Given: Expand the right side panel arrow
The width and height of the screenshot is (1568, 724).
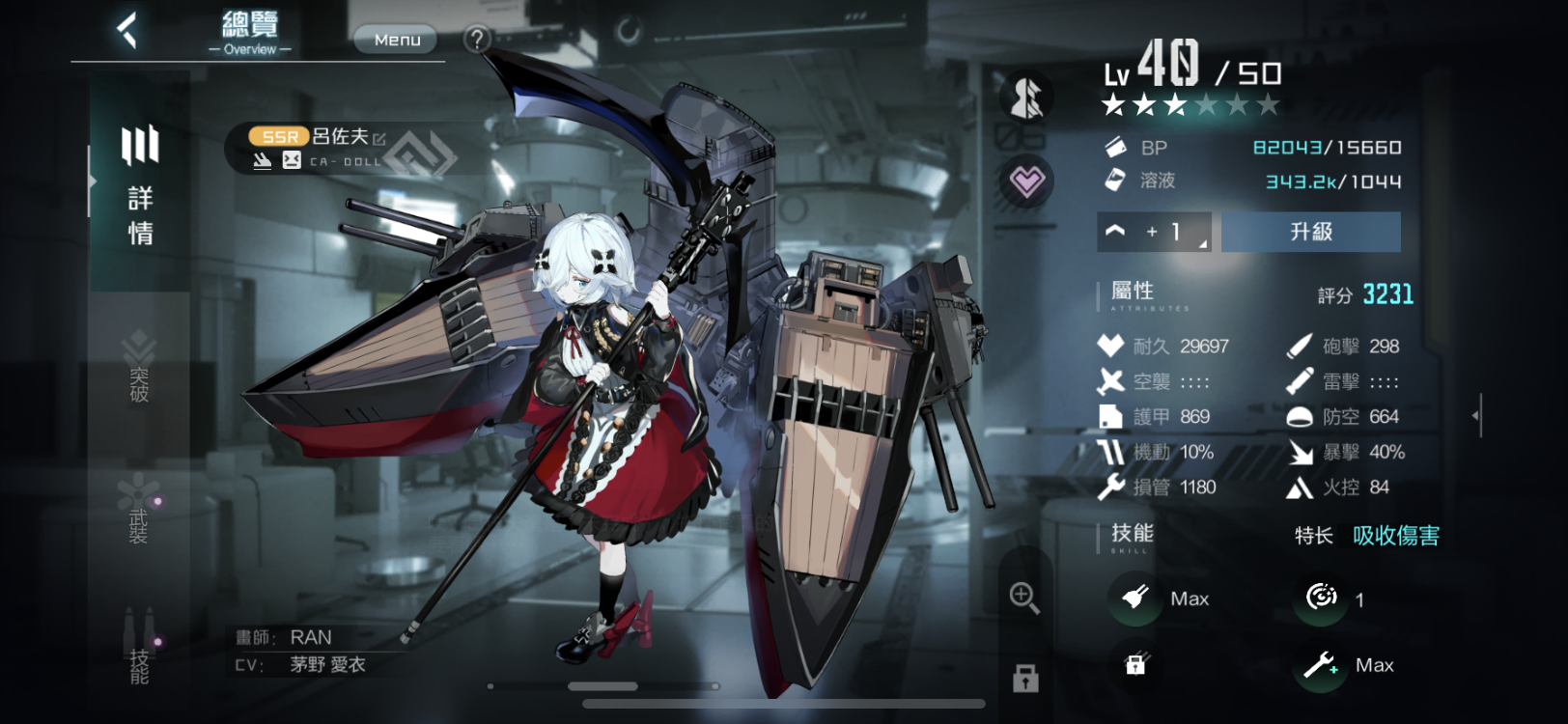Looking at the screenshot, I should pyautogui.click(x=1476, y=415).
